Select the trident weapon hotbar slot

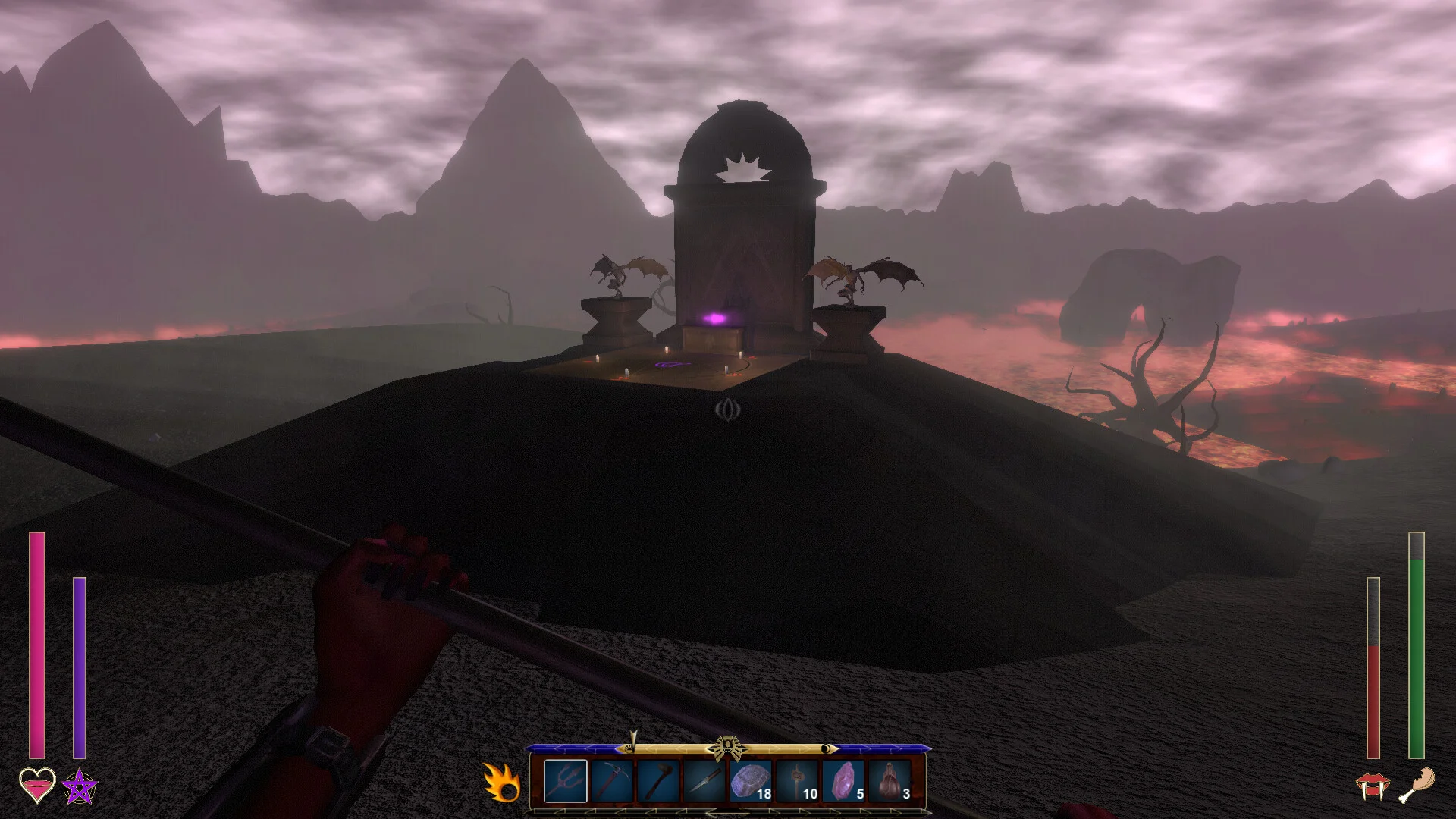click(566, 781)
